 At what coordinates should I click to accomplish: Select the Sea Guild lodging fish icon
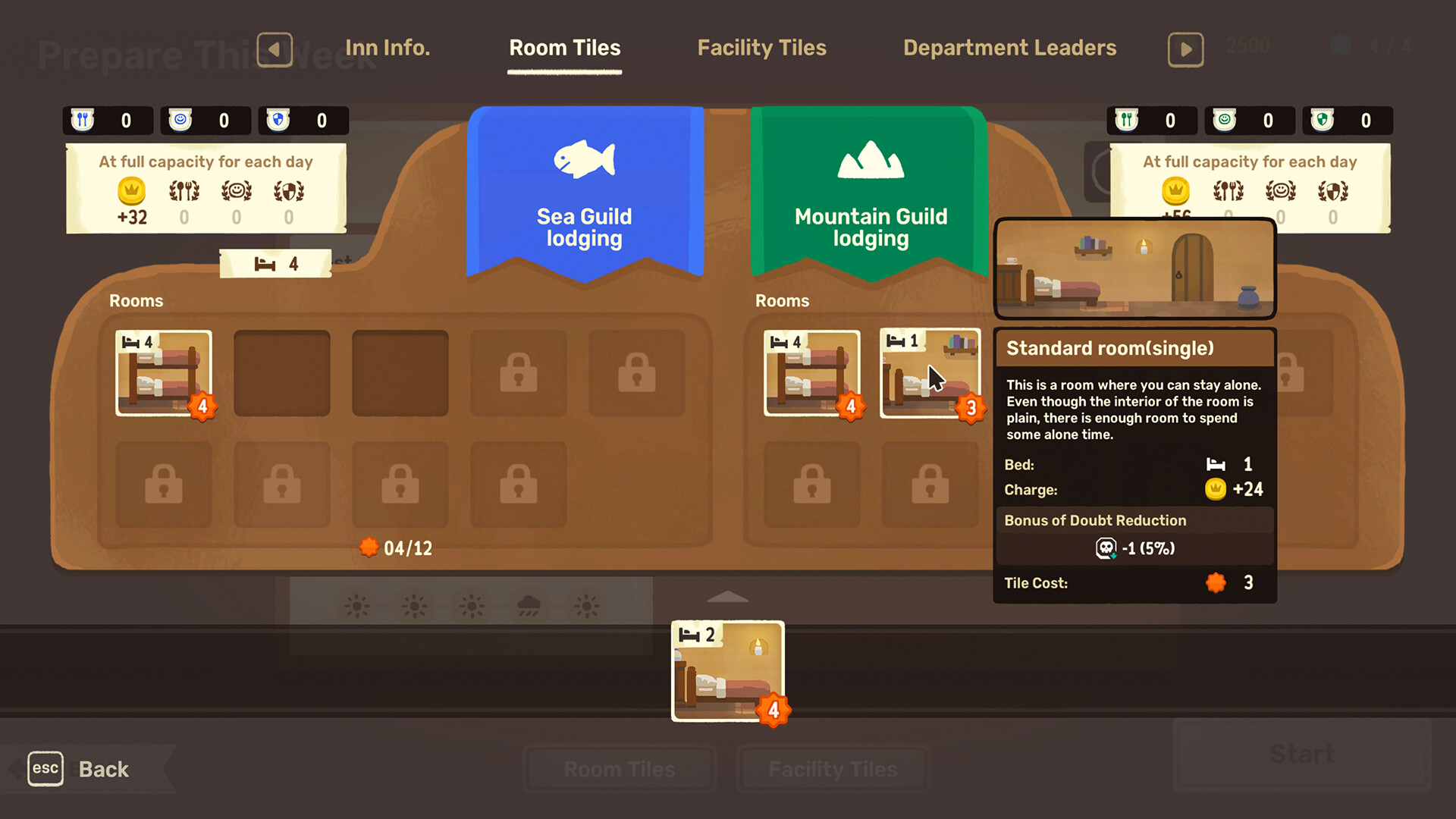[584, 161]
